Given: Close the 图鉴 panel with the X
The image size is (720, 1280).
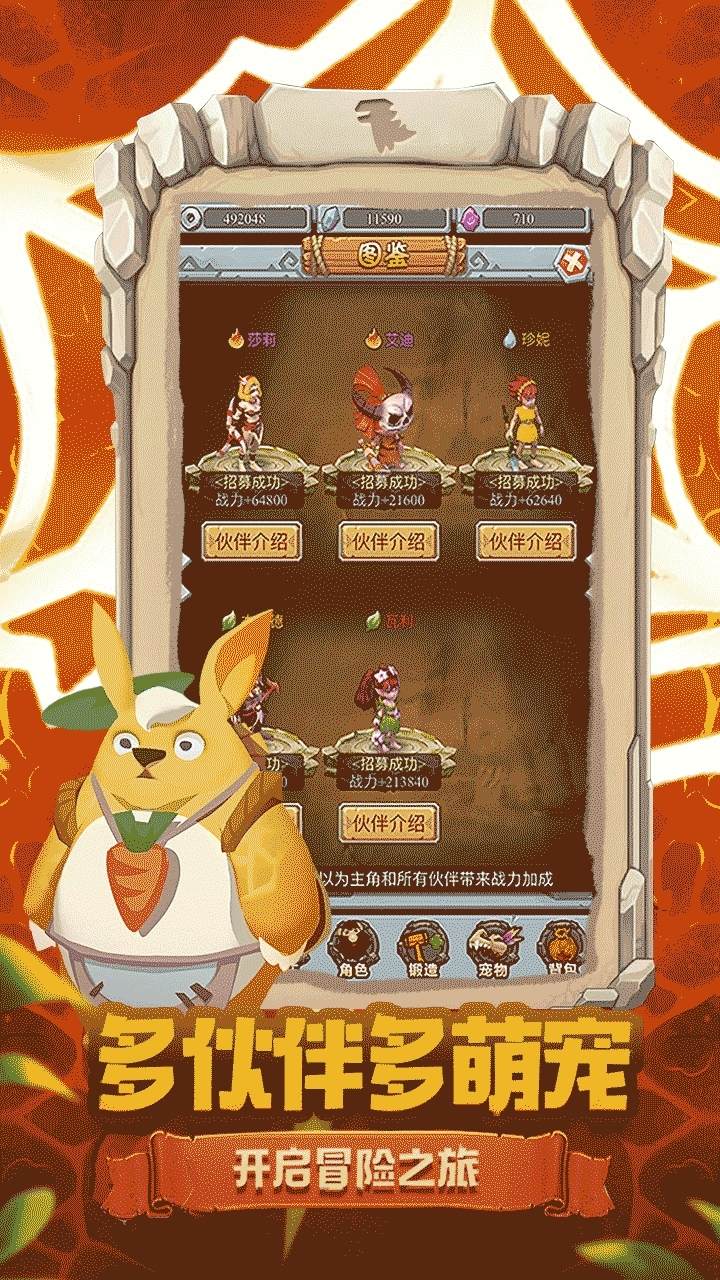Looking at the screenshot, I should point(574,264).
